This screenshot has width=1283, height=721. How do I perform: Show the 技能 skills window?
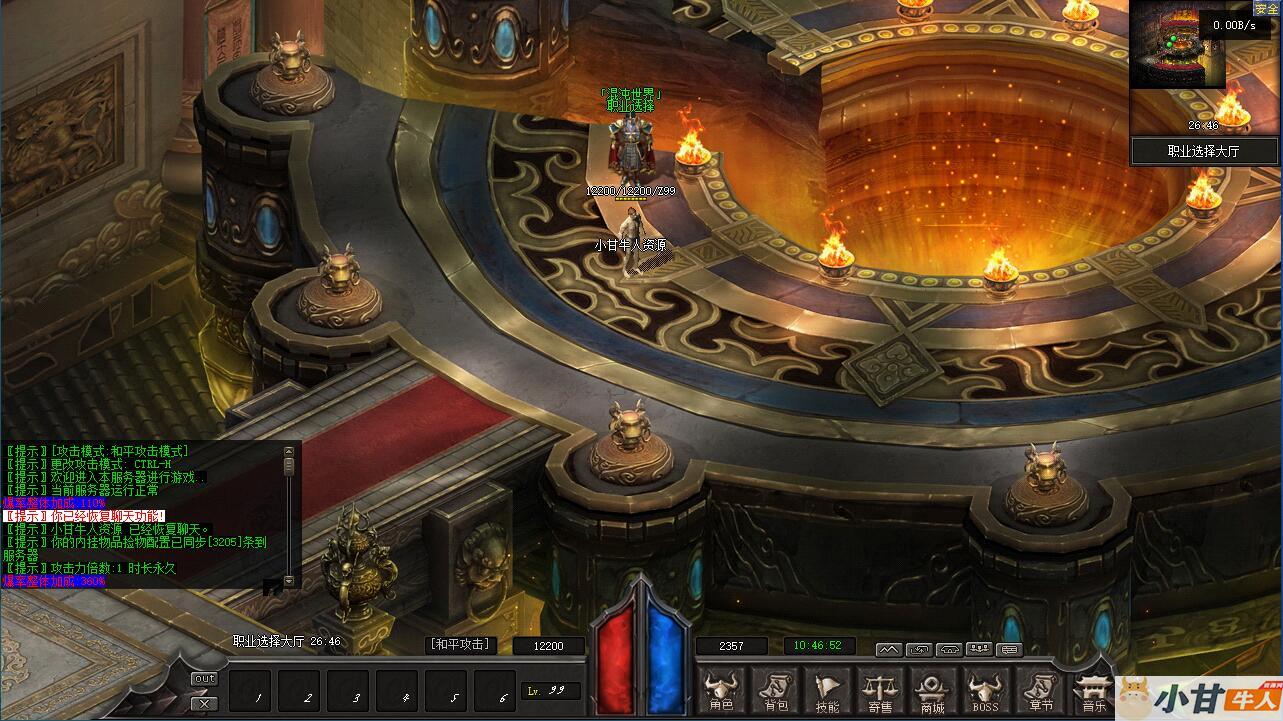827,691
